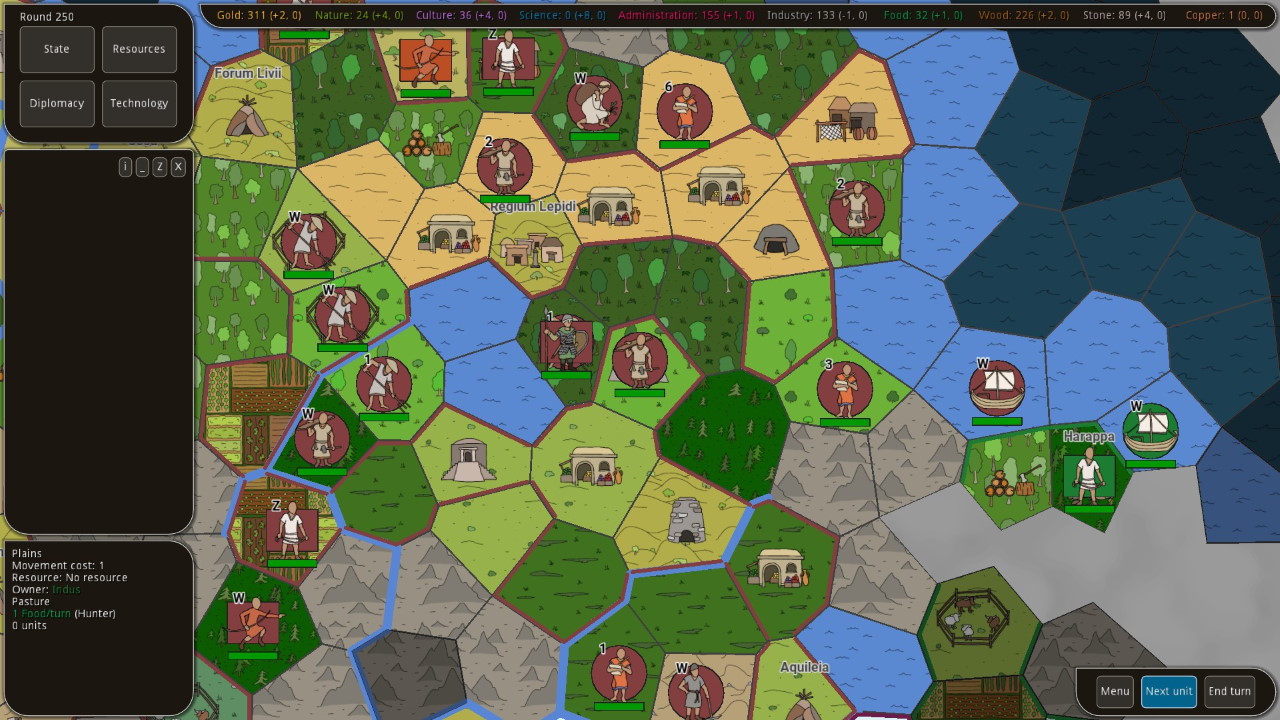Select the green-backed unit at Harappa
The width and height of the screenshot is (1280, 720).
1088,476
